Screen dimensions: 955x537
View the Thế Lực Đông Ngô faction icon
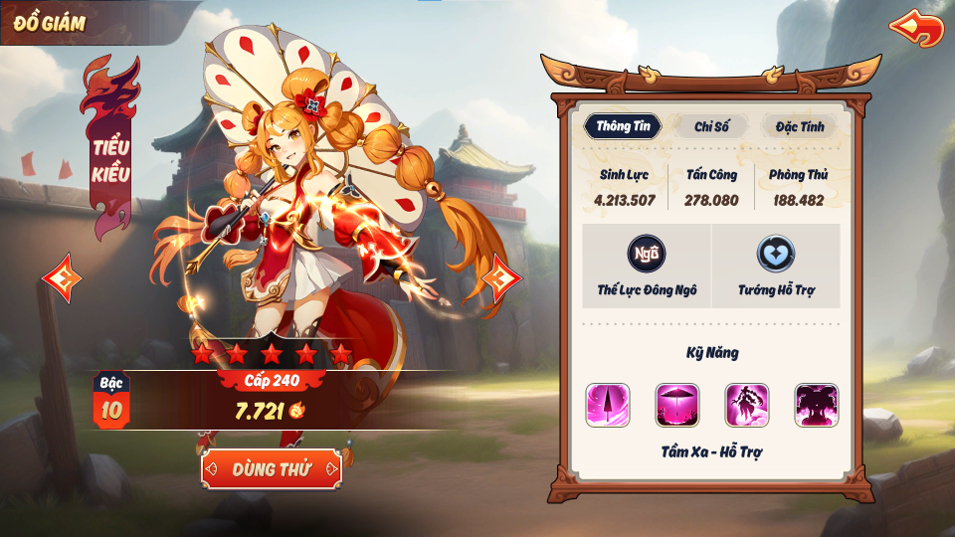[646, 254]
